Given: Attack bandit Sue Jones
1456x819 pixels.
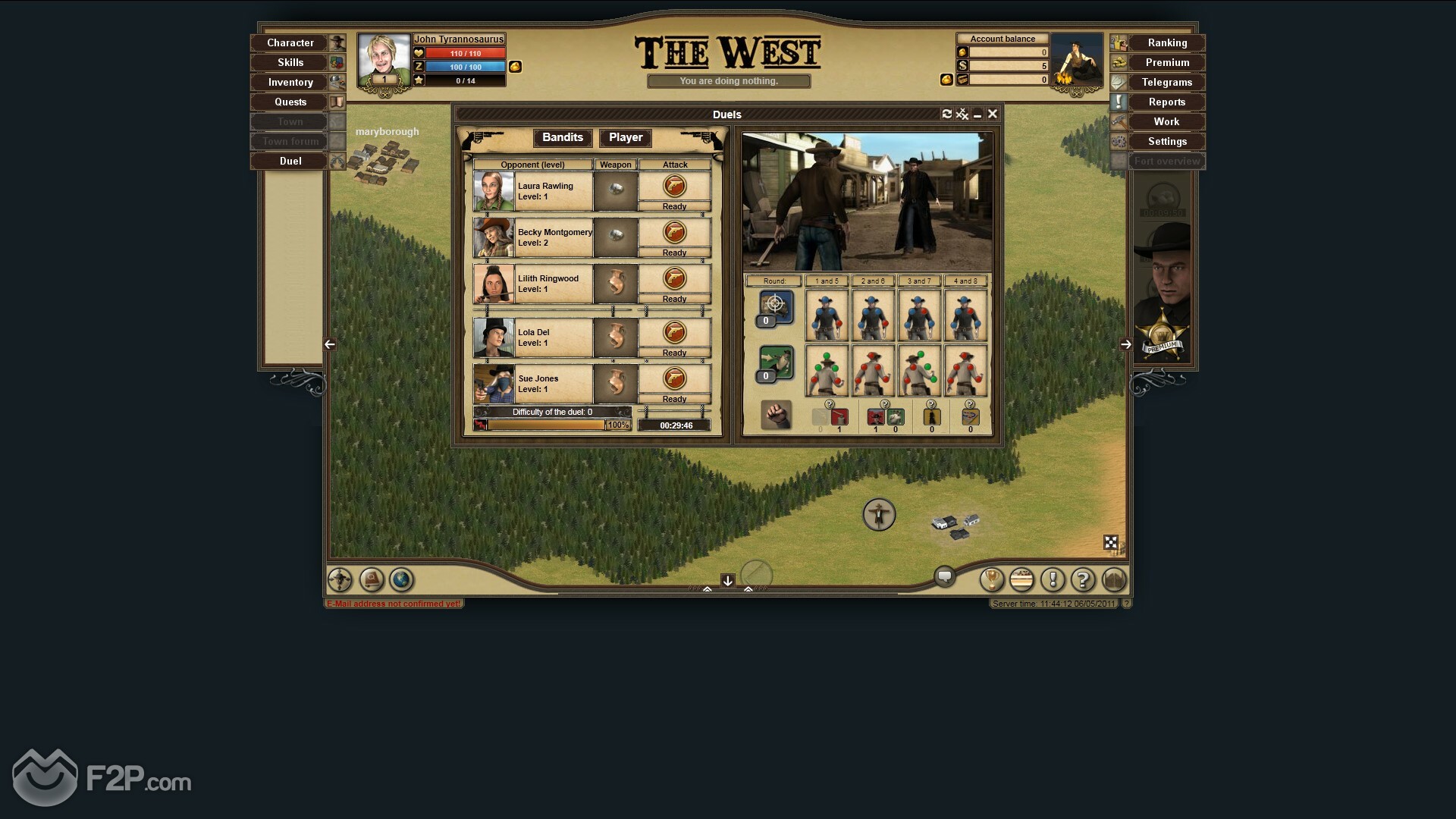Looking at the screenshot, I should tap(674, 378).
